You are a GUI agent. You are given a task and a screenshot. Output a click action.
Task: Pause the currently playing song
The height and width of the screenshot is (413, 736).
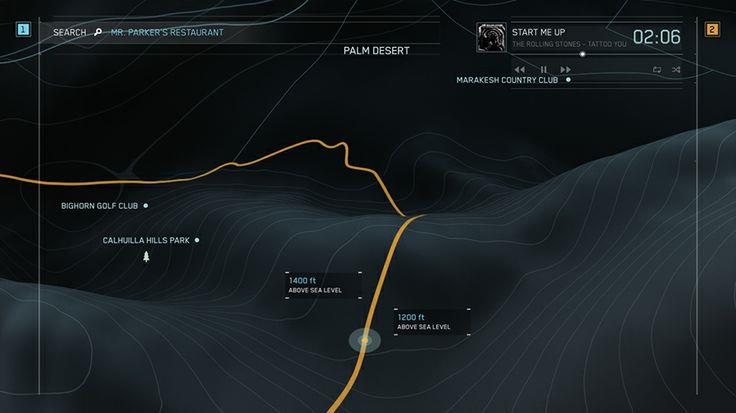pyautogui.click(x=543, y=70)
